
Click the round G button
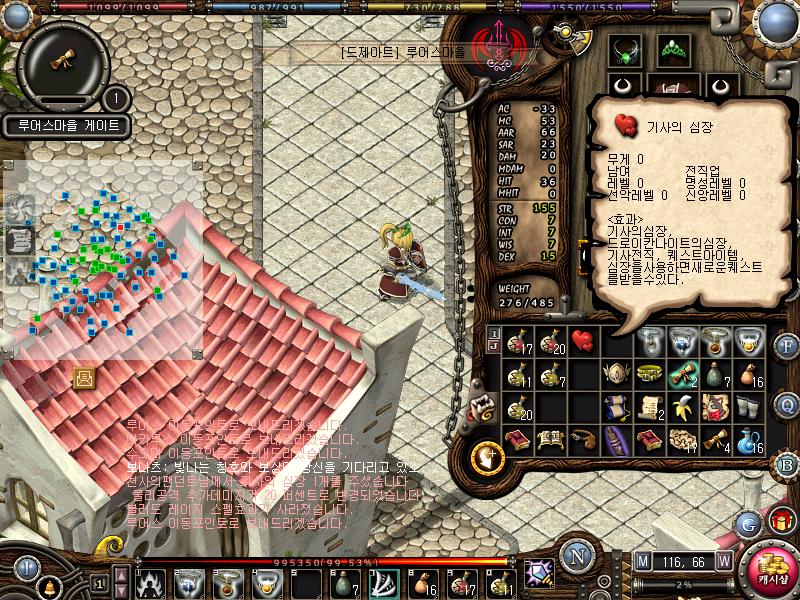tap(746, 523)
